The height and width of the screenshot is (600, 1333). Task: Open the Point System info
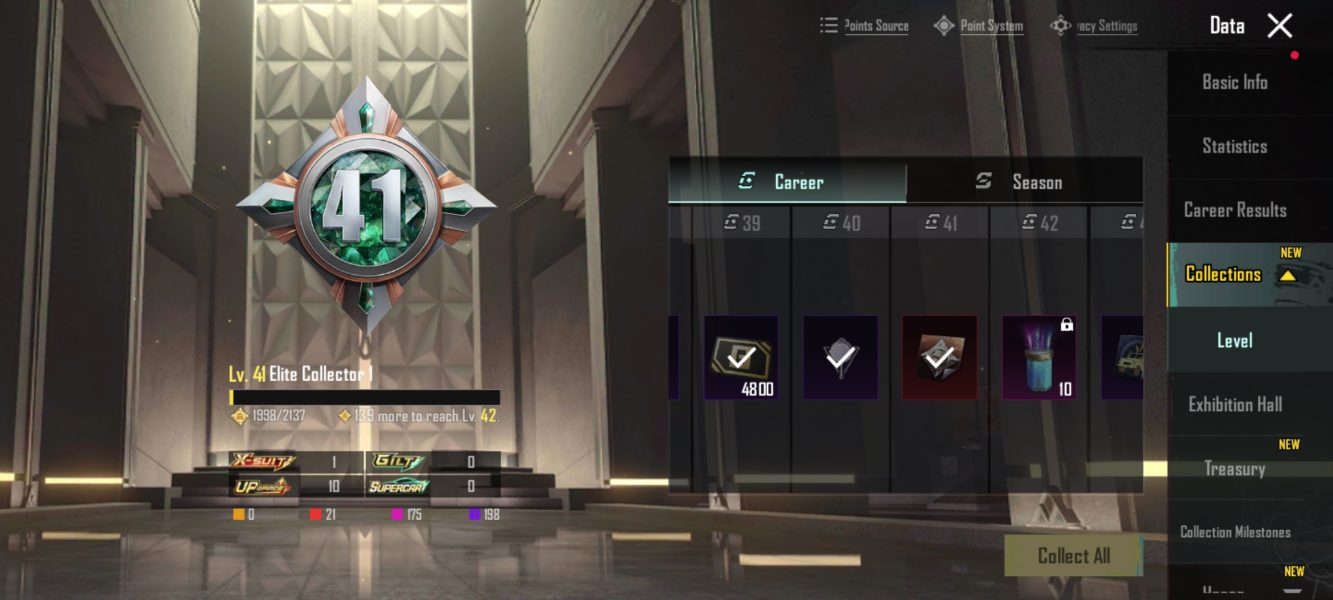pos(979,26)
